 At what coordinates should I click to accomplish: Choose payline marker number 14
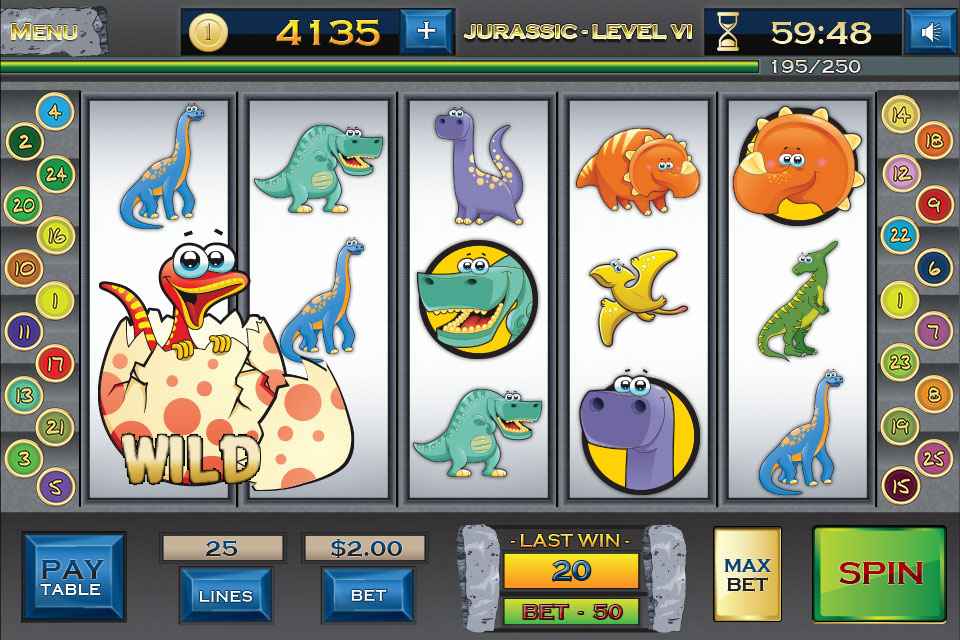901,113
